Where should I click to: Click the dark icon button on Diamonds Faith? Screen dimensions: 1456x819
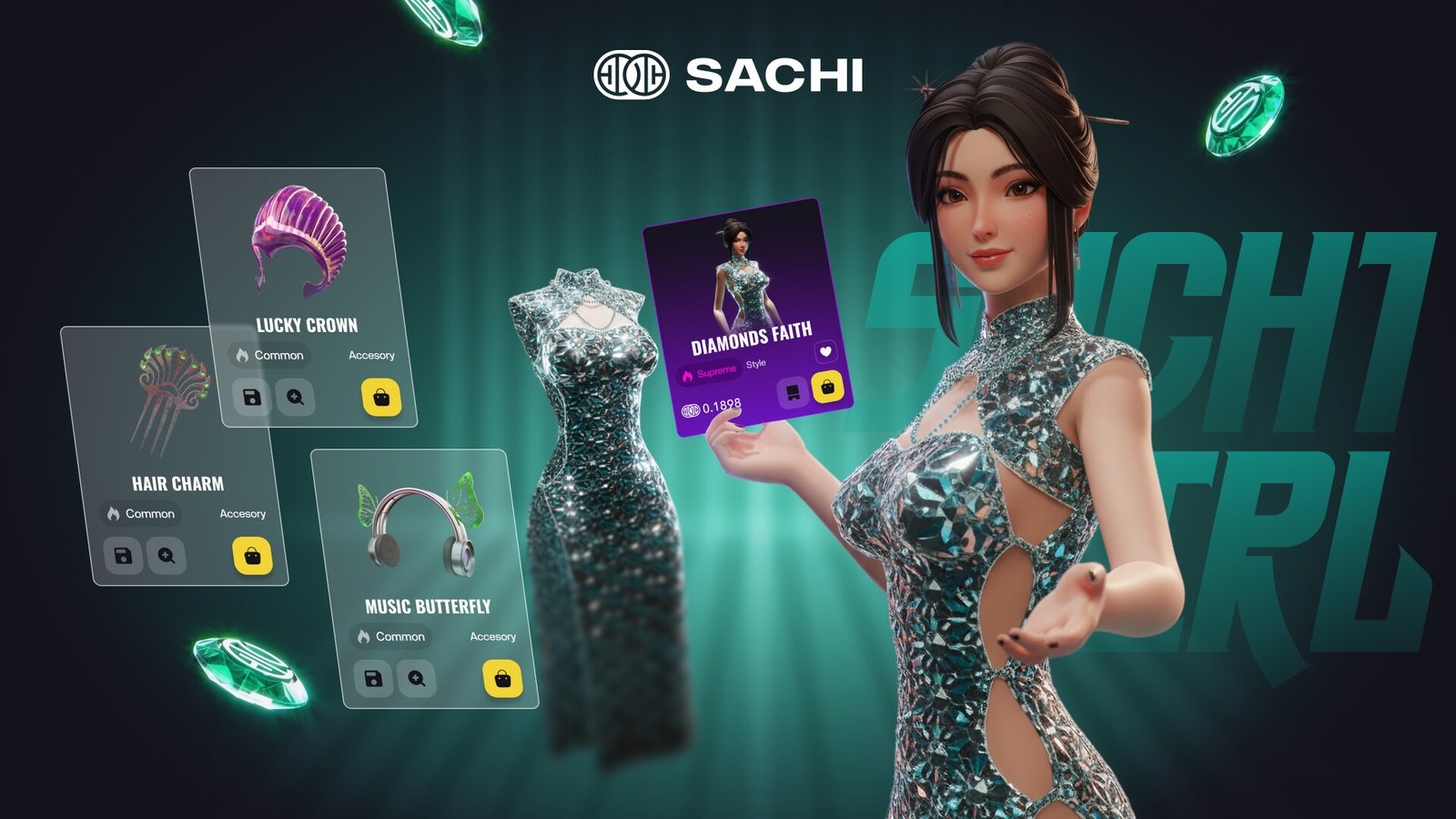(x=793, y=392)
